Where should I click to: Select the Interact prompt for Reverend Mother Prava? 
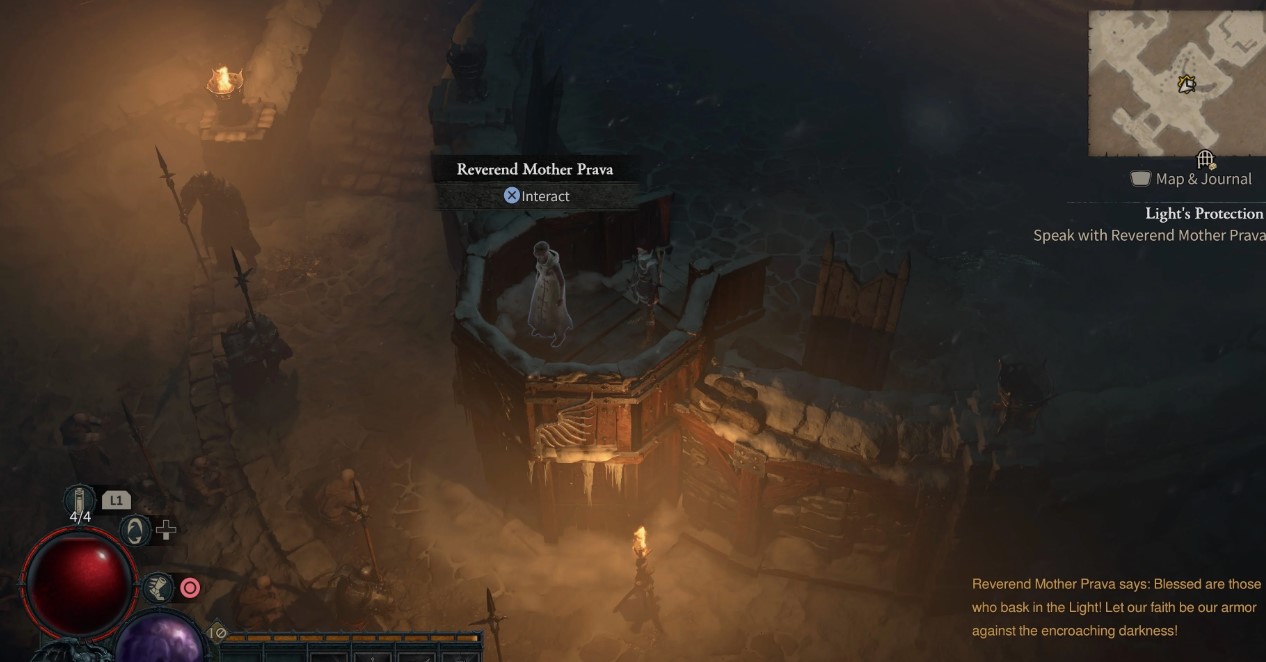(x=537, y=196)
